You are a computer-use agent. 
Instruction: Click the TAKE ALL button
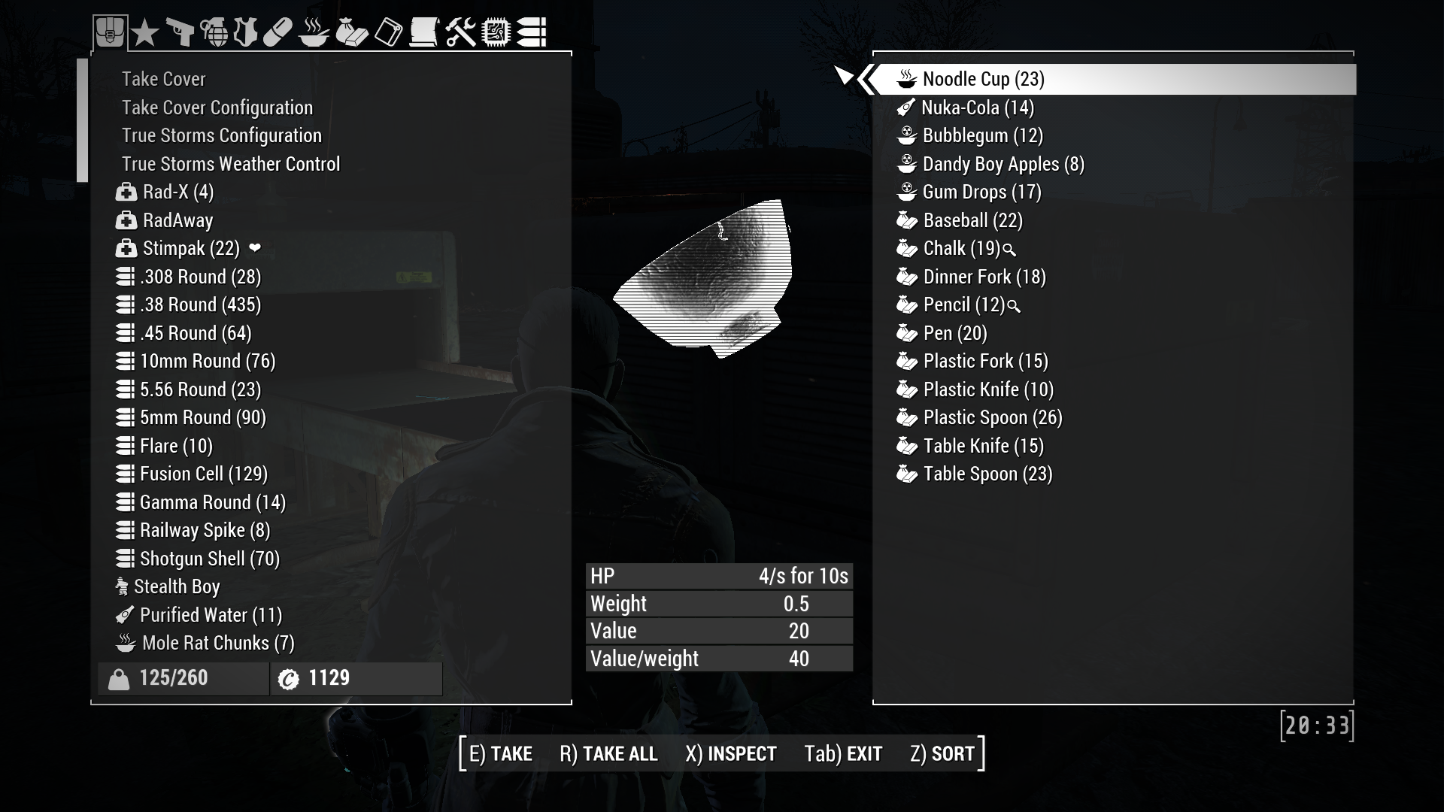coord(608,753)
